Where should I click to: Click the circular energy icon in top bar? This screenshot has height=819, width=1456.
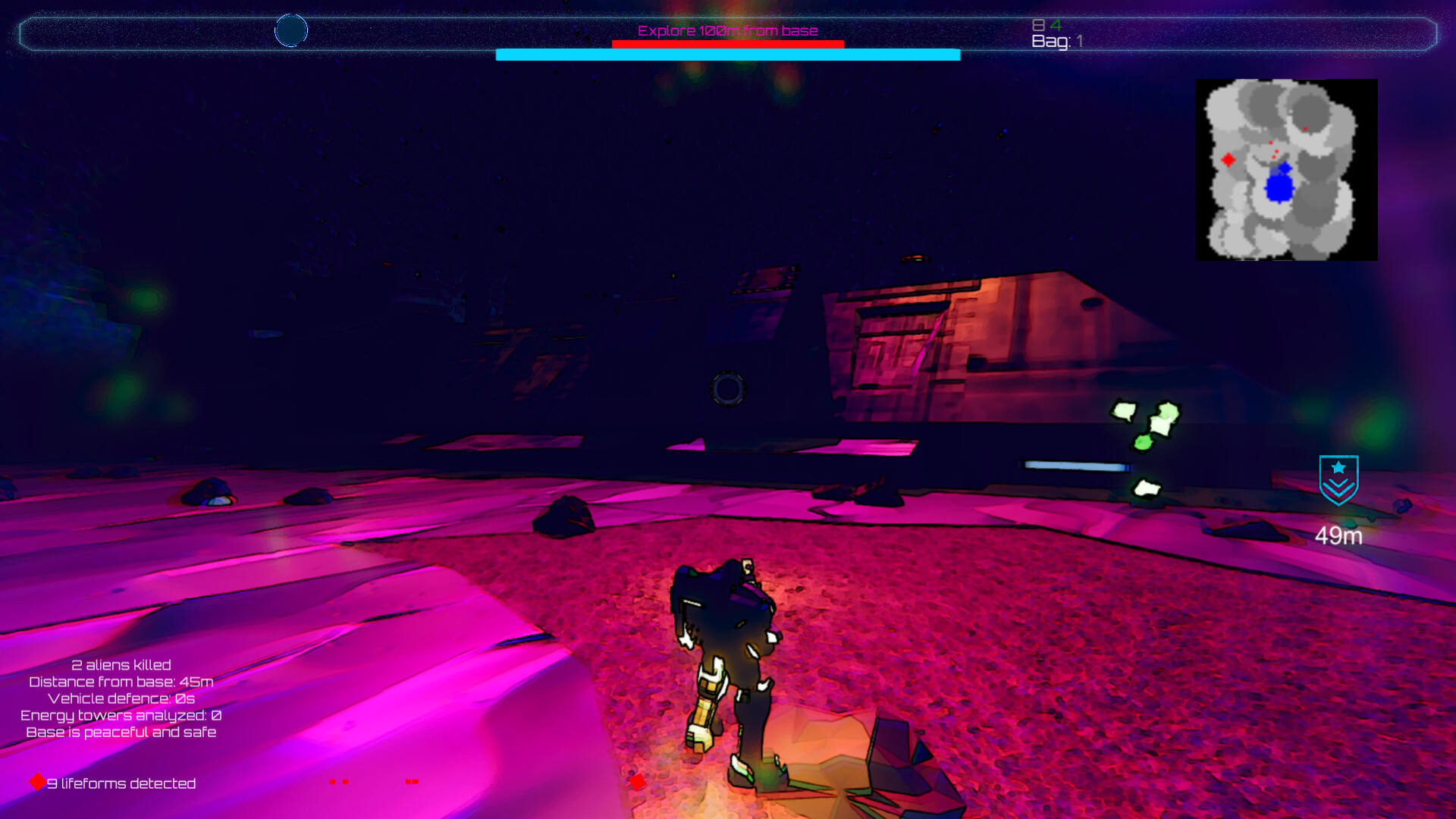(291, 30)
